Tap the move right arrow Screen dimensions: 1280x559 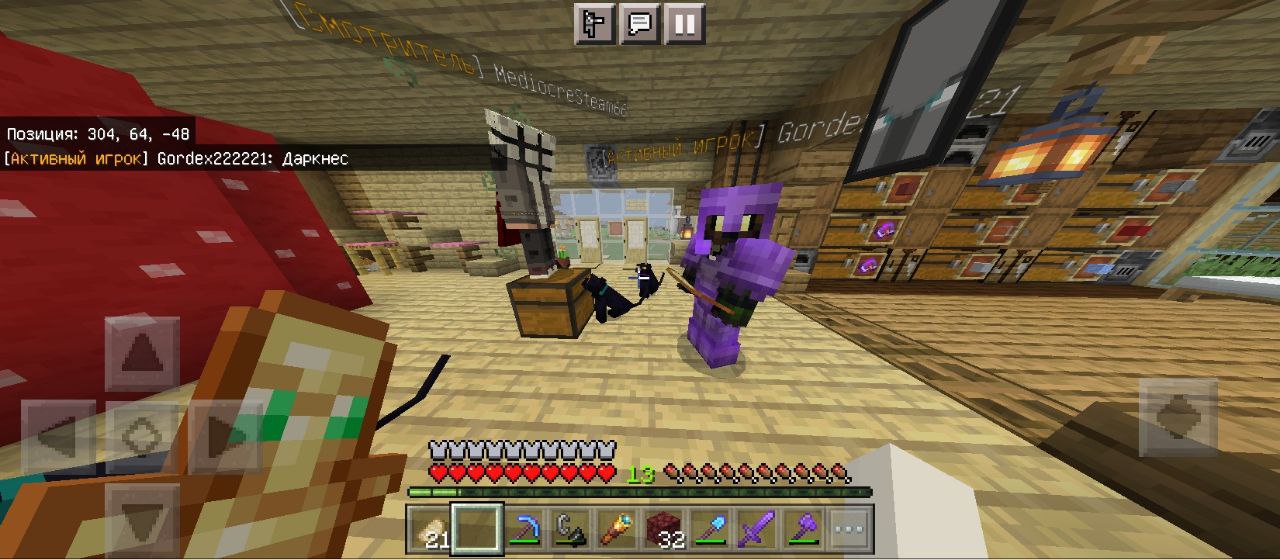point(226,437)
